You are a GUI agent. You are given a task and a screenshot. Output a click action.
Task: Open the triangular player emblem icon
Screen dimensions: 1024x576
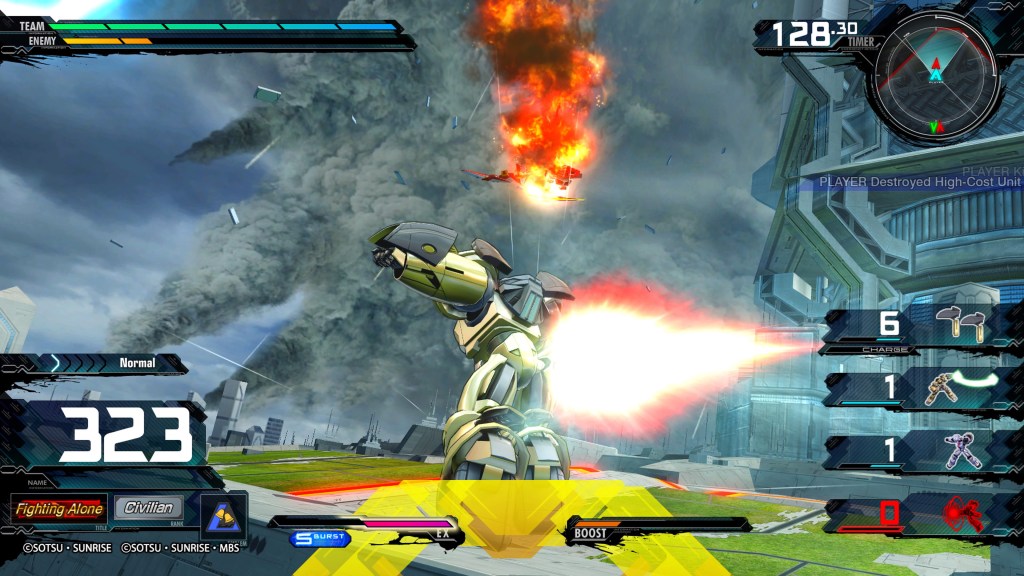223,512
